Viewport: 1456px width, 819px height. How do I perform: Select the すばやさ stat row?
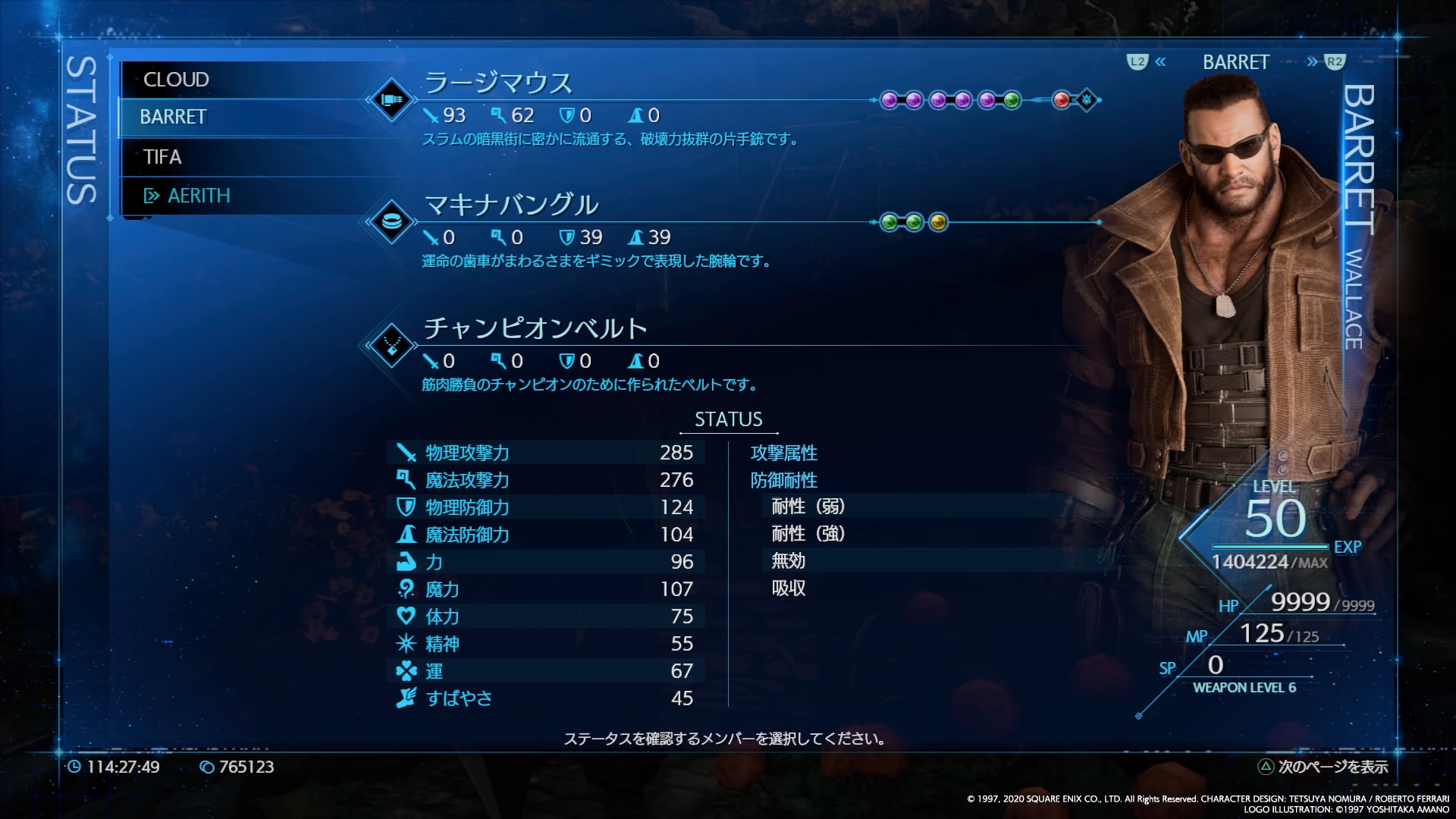tap(546, 698)
